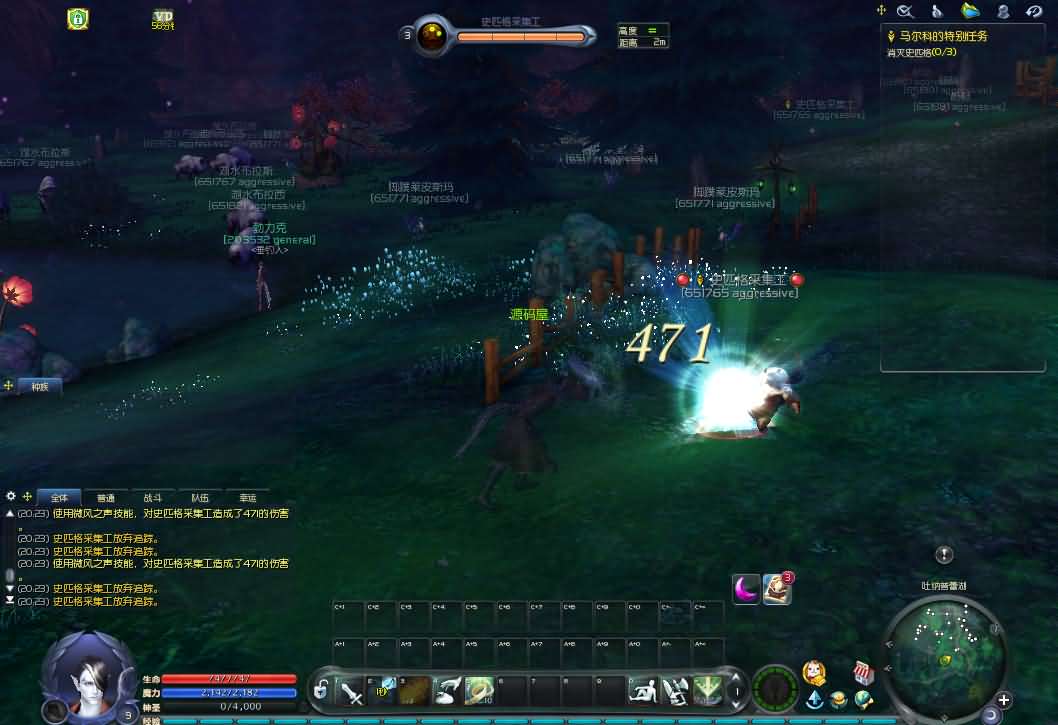The height and width of the screenshot is (725, 1058).
Task: Open the green folder icon above quest tracker
Action: 970,11
